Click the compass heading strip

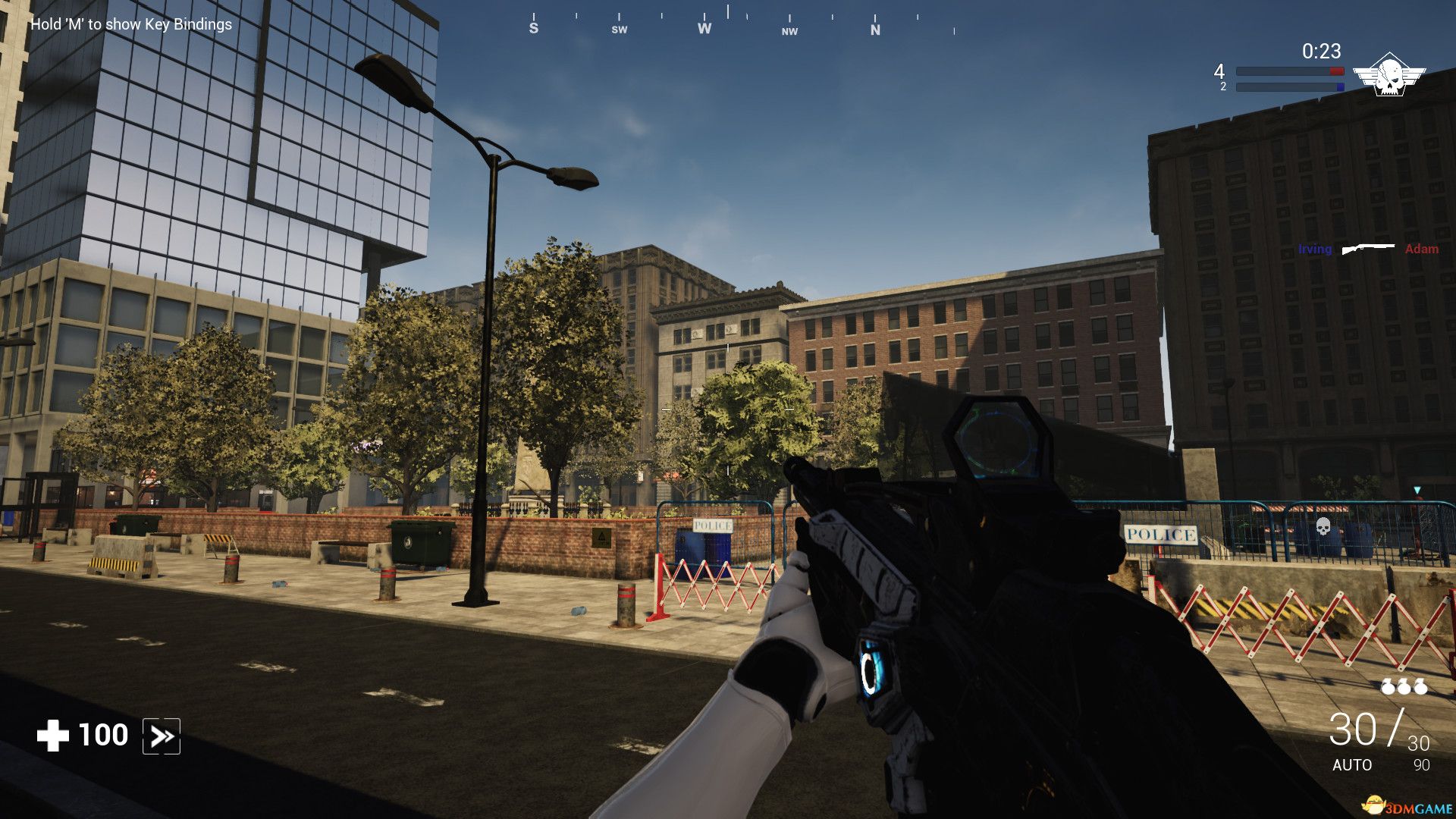click(x=728, y=23)
